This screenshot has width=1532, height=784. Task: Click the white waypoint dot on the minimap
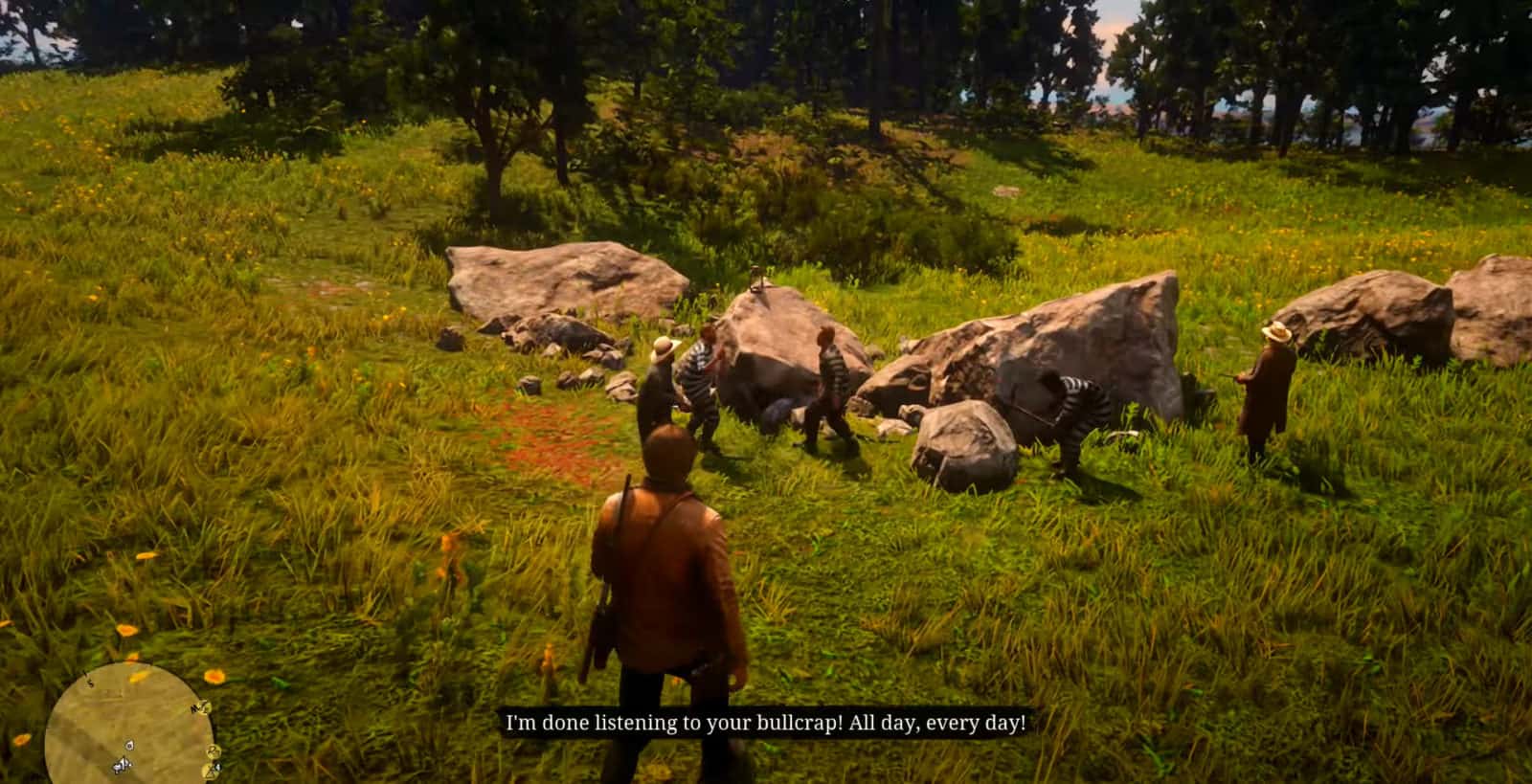click(129, 746)
